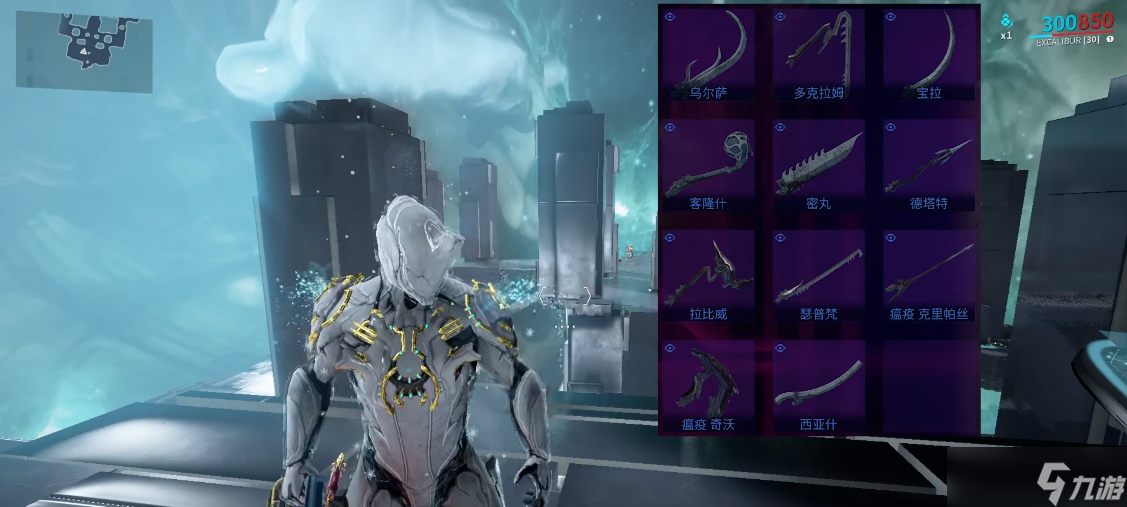Select the 德塔特 weapon tile

[929, 166]
